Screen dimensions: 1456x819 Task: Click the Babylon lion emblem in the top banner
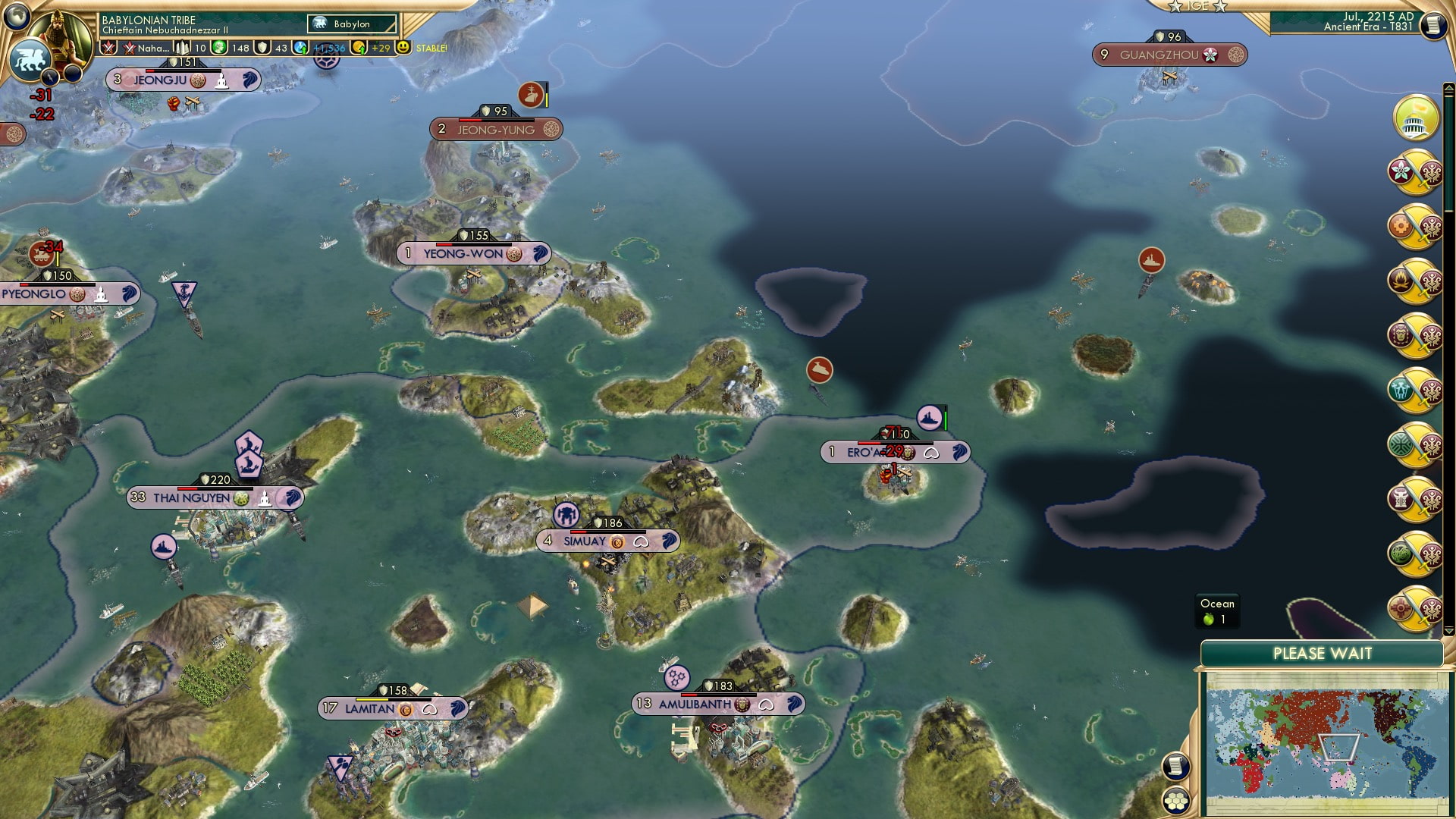point(320,24)
